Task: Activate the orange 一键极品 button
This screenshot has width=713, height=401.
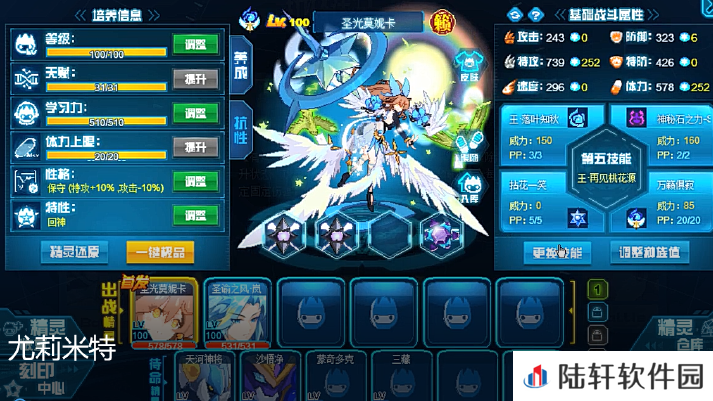Action: 160,251
